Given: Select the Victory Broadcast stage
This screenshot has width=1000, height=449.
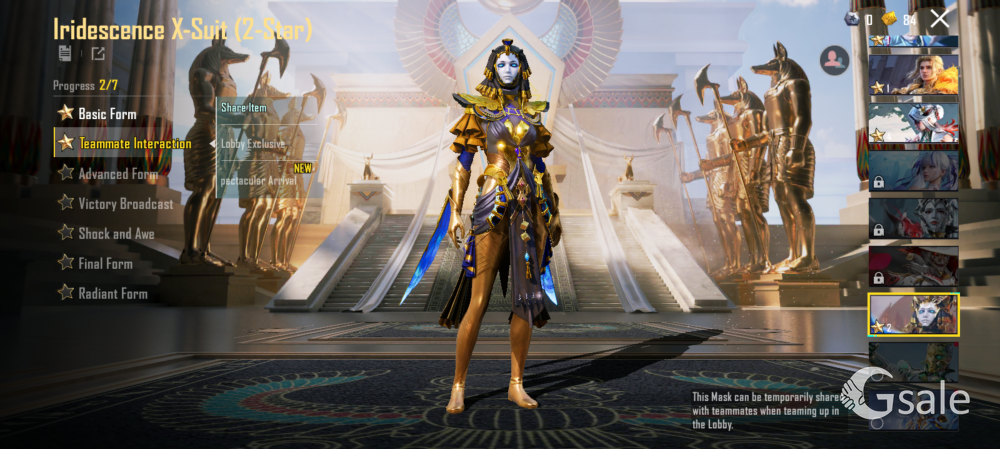Looking at the screenshot, I should 125,204.
